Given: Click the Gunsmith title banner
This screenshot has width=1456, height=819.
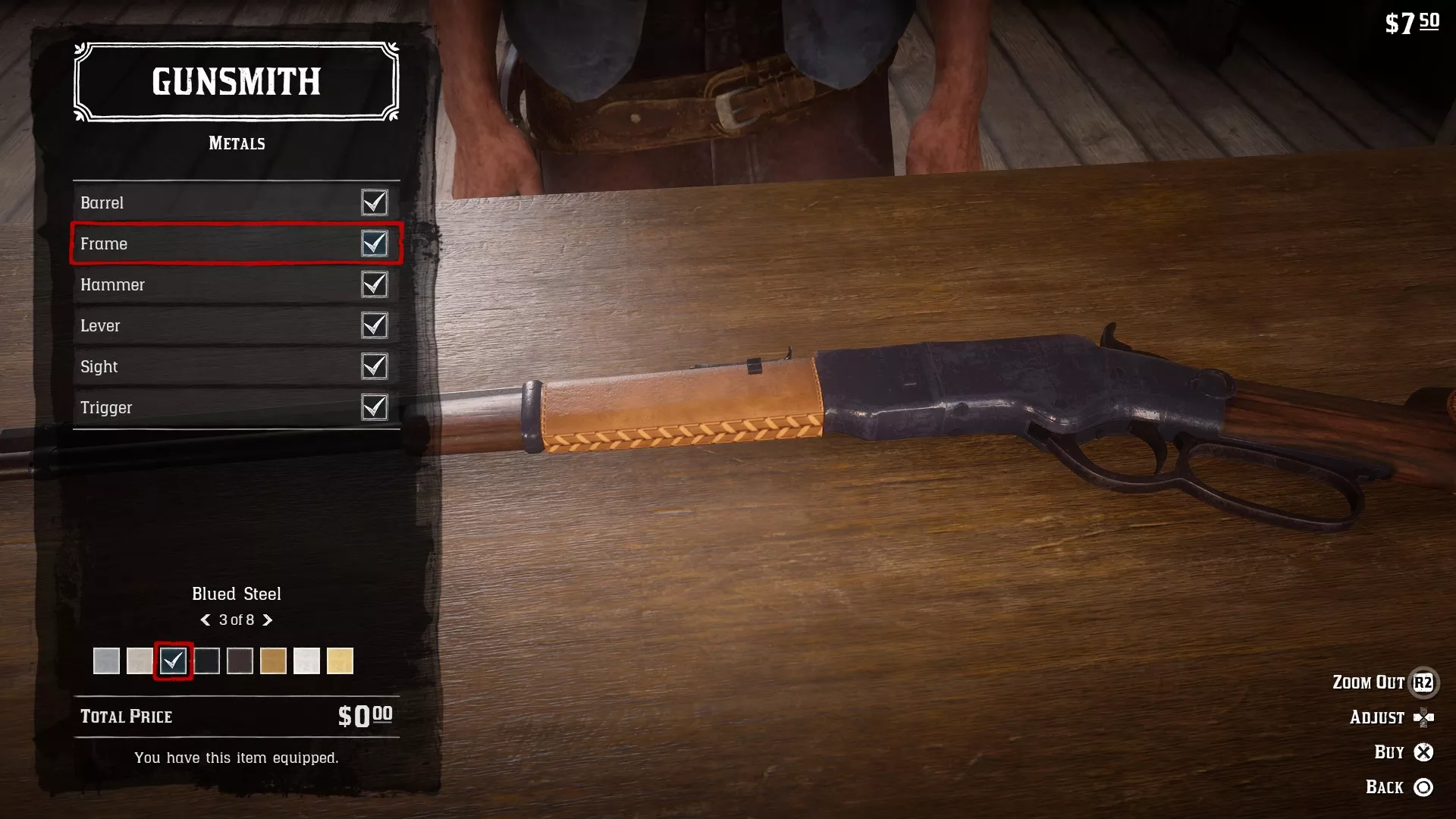Looking at the screenshot, I should [236, 82].
